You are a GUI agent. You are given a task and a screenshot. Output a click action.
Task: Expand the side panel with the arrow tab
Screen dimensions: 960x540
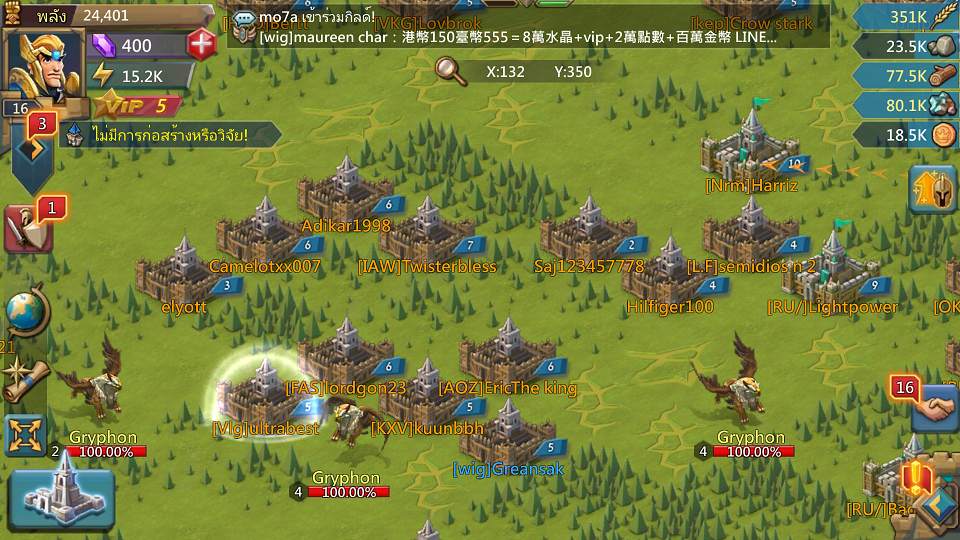(x=31, y=151)
